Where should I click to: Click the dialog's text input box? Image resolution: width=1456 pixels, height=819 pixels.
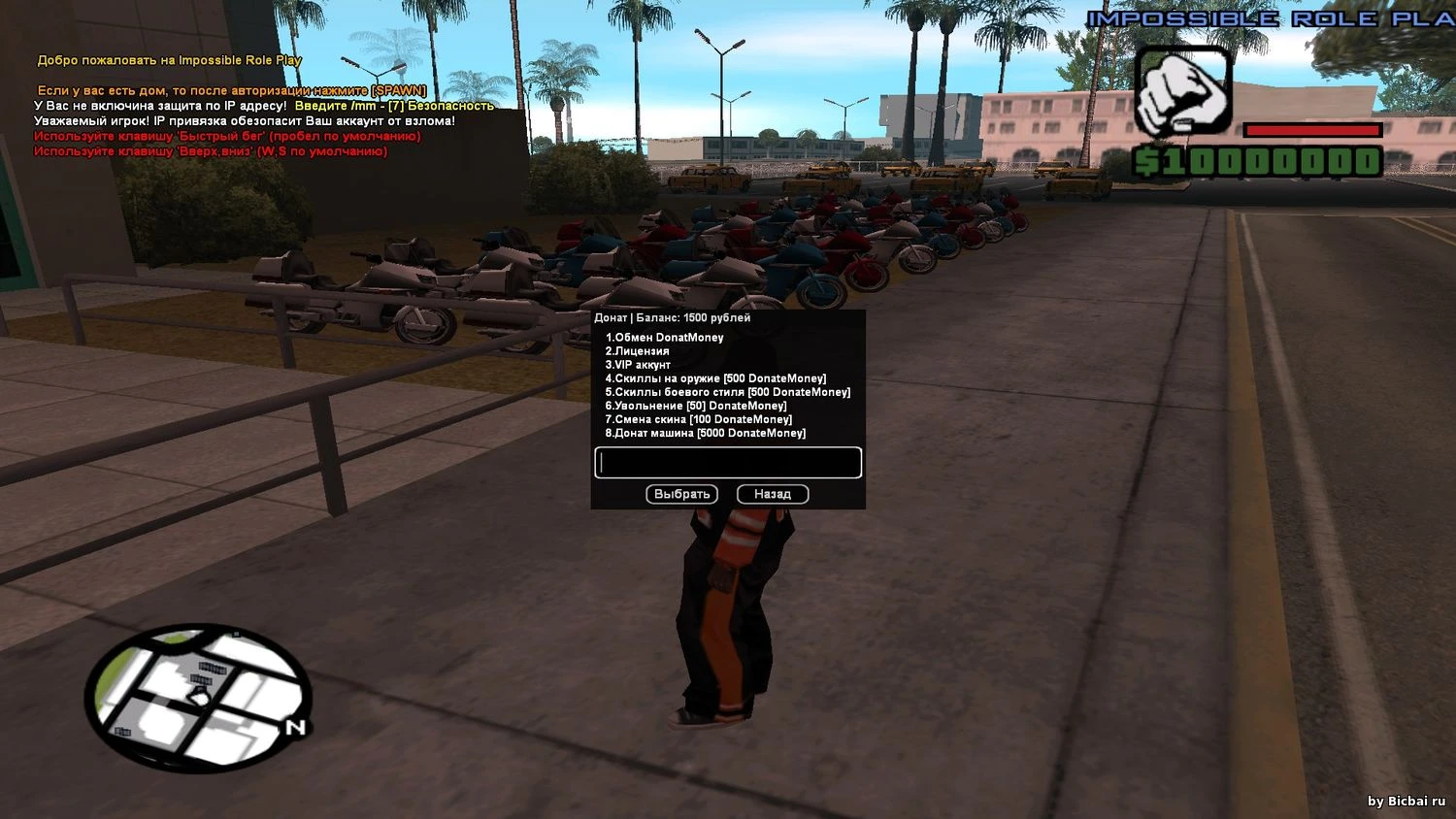728,463
